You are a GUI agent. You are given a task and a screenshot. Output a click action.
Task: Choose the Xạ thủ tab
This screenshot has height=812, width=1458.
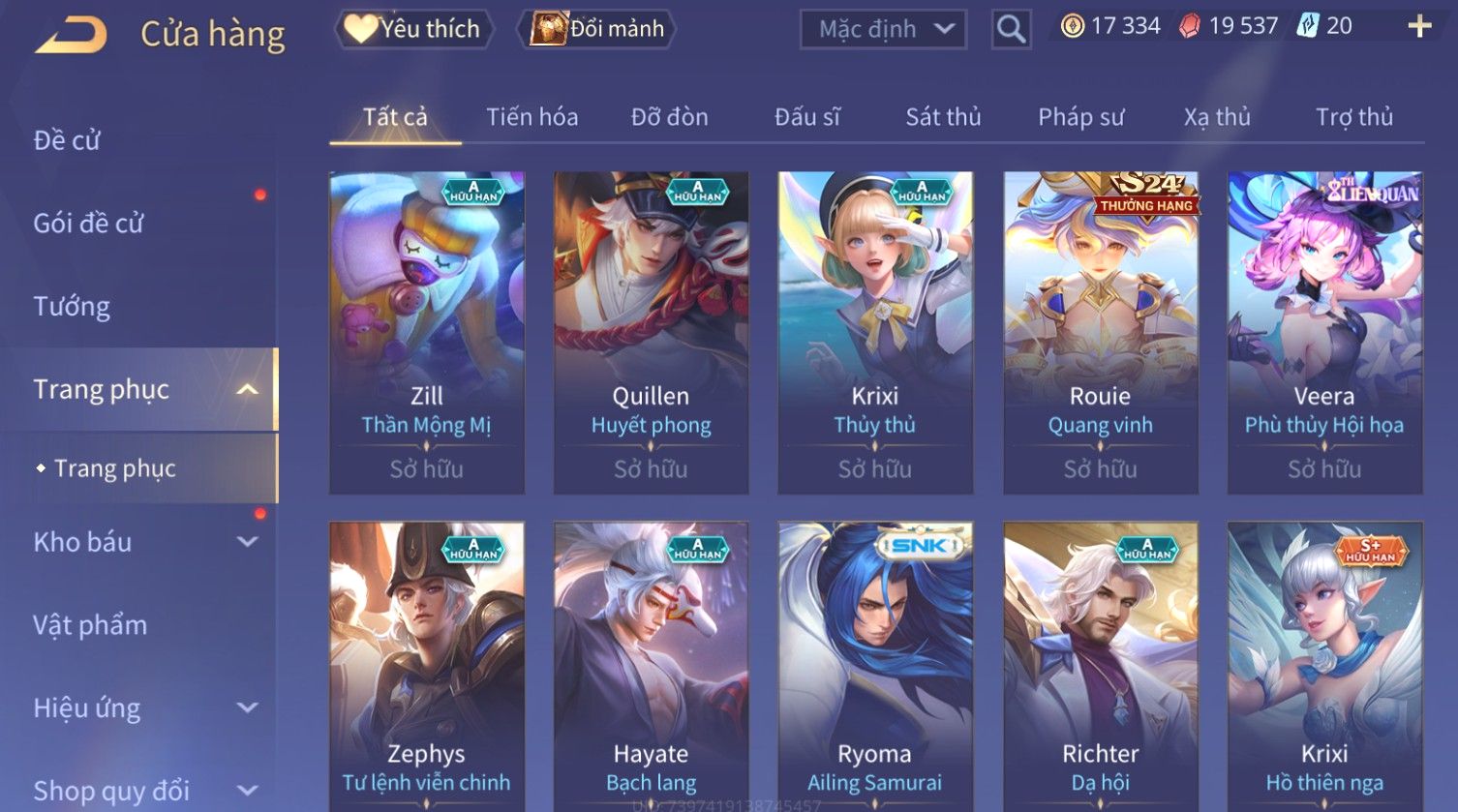click(1217, 117)
